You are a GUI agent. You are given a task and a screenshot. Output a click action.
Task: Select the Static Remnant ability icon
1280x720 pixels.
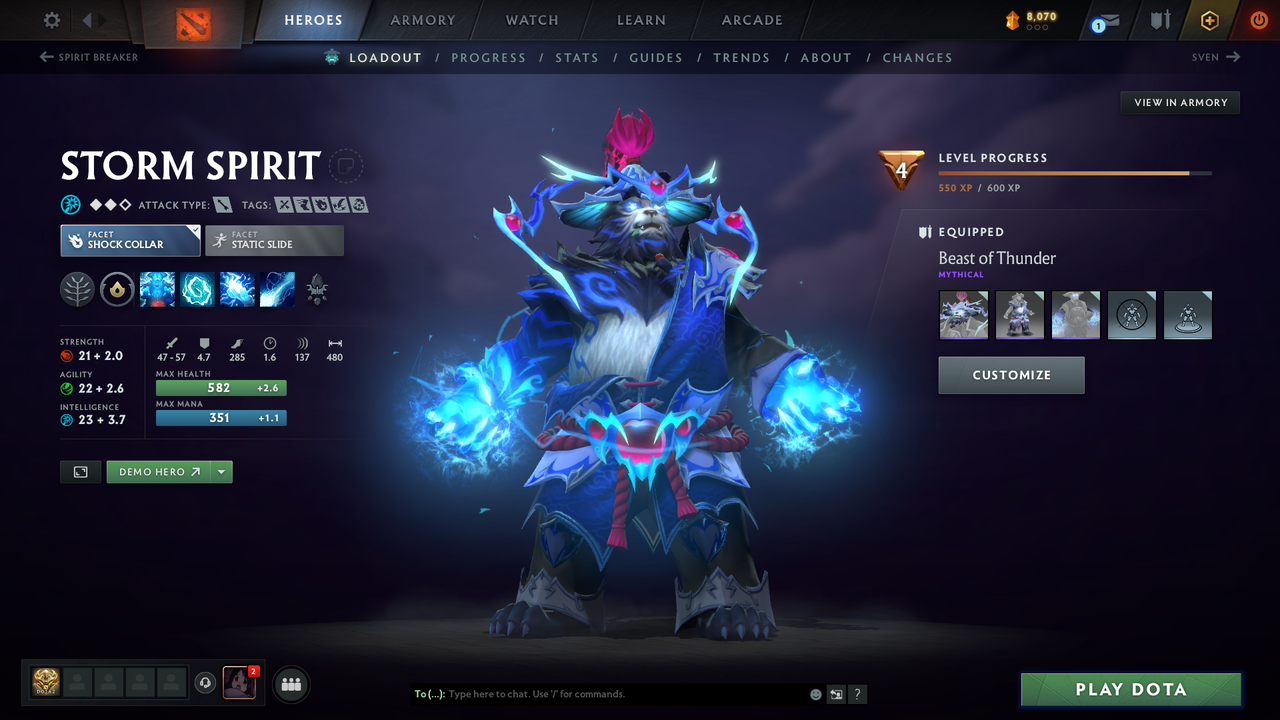157,290
